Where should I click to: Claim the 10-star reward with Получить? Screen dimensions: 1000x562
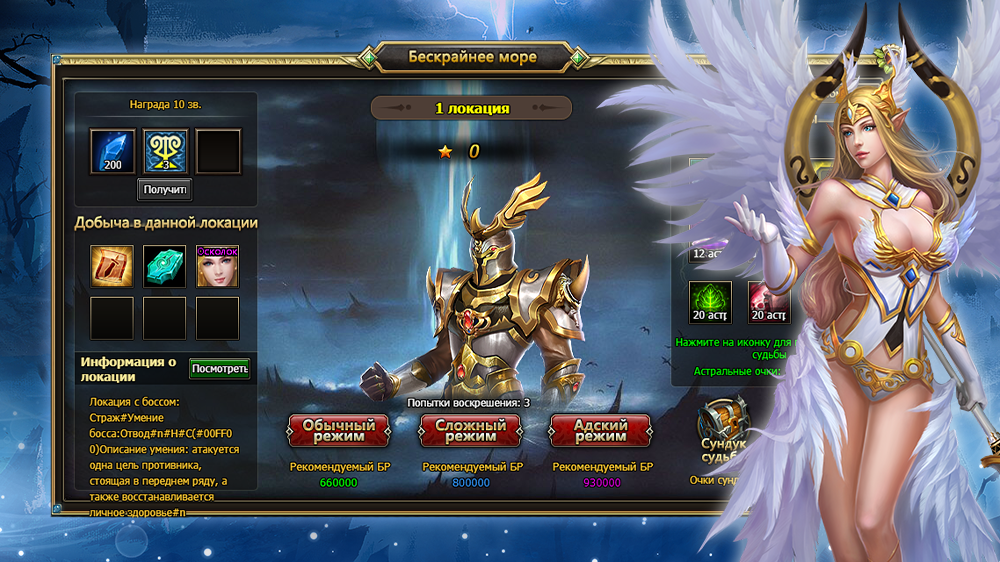[164, 189]
